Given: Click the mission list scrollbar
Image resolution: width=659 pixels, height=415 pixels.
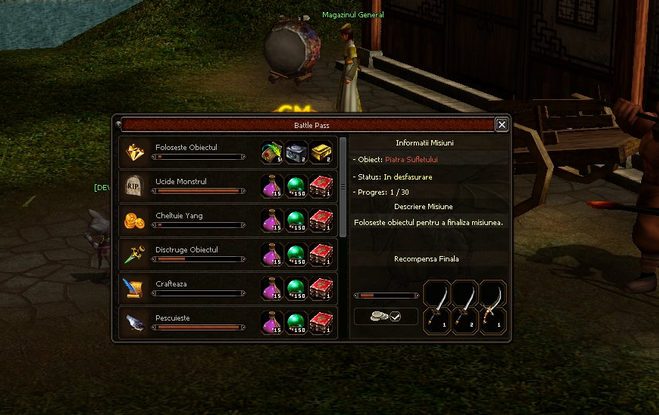Looking at the screenshot, I should pos(342,190).
